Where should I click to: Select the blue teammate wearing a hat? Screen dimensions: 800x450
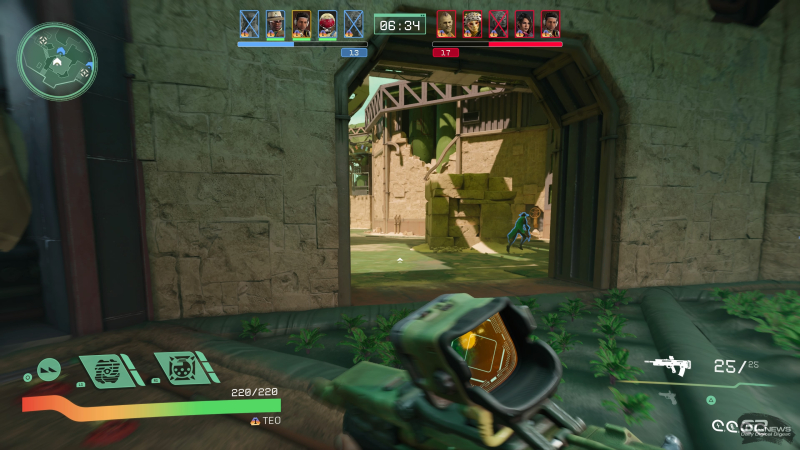point(275,23)
